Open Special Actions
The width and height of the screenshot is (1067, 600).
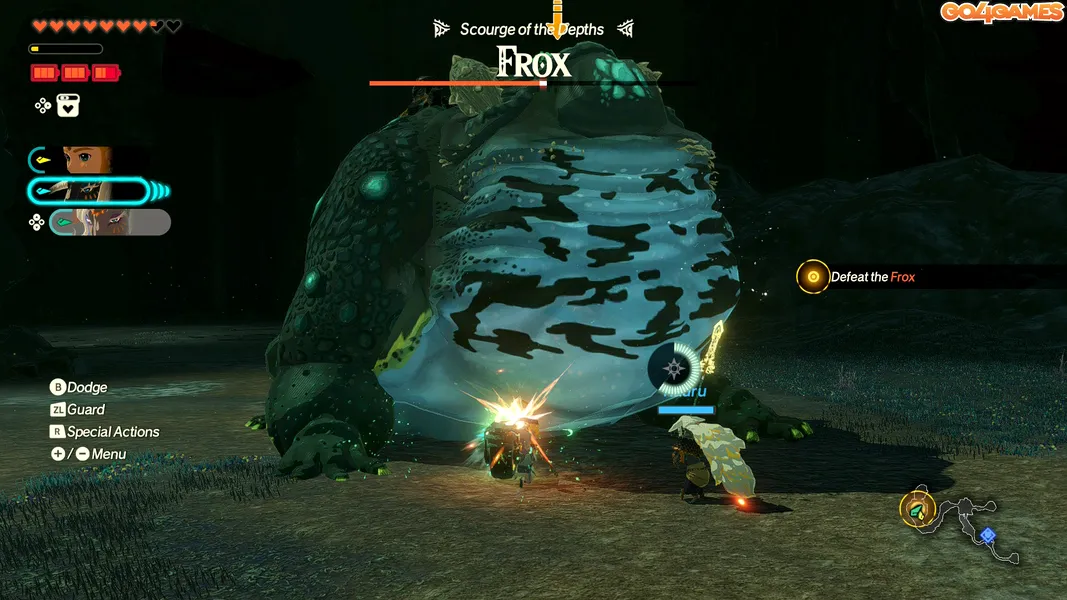tap(112, 432)
